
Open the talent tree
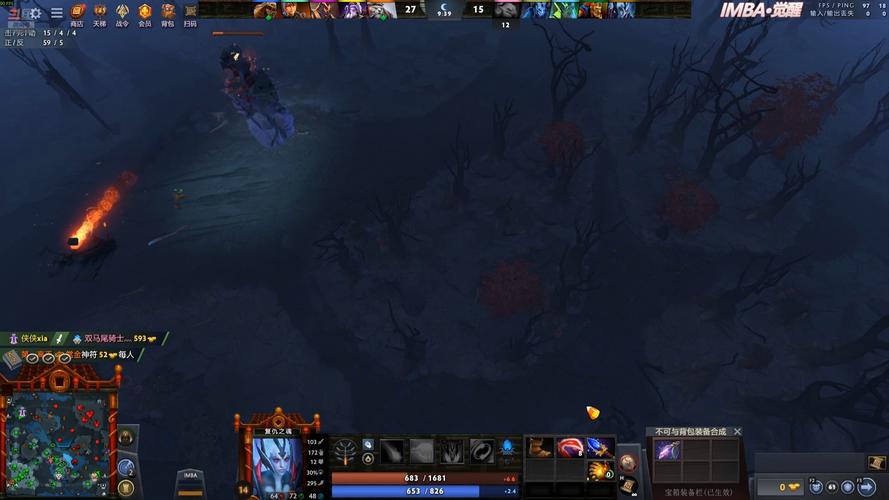point(344,449)
